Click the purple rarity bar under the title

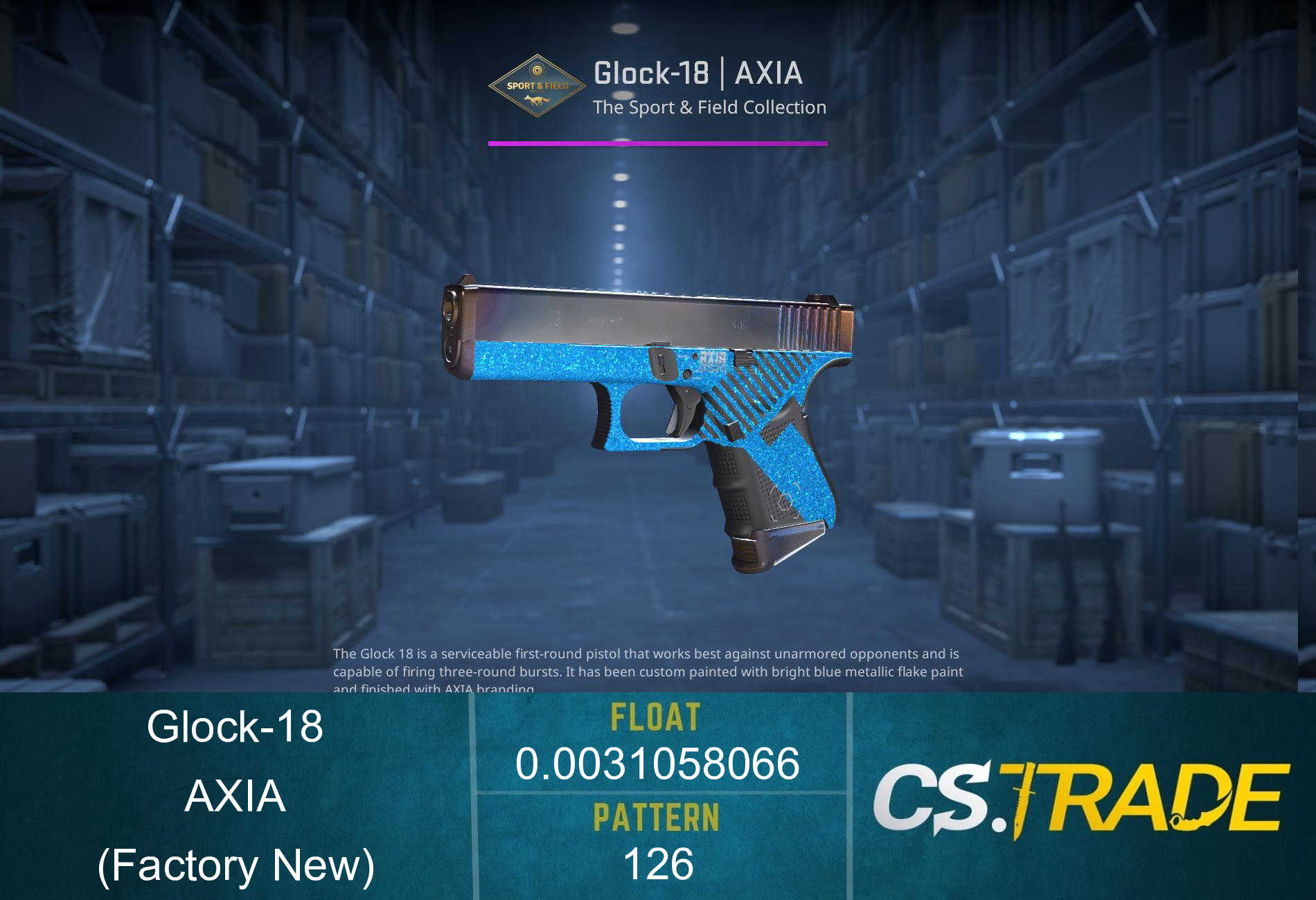coord(658,144)
